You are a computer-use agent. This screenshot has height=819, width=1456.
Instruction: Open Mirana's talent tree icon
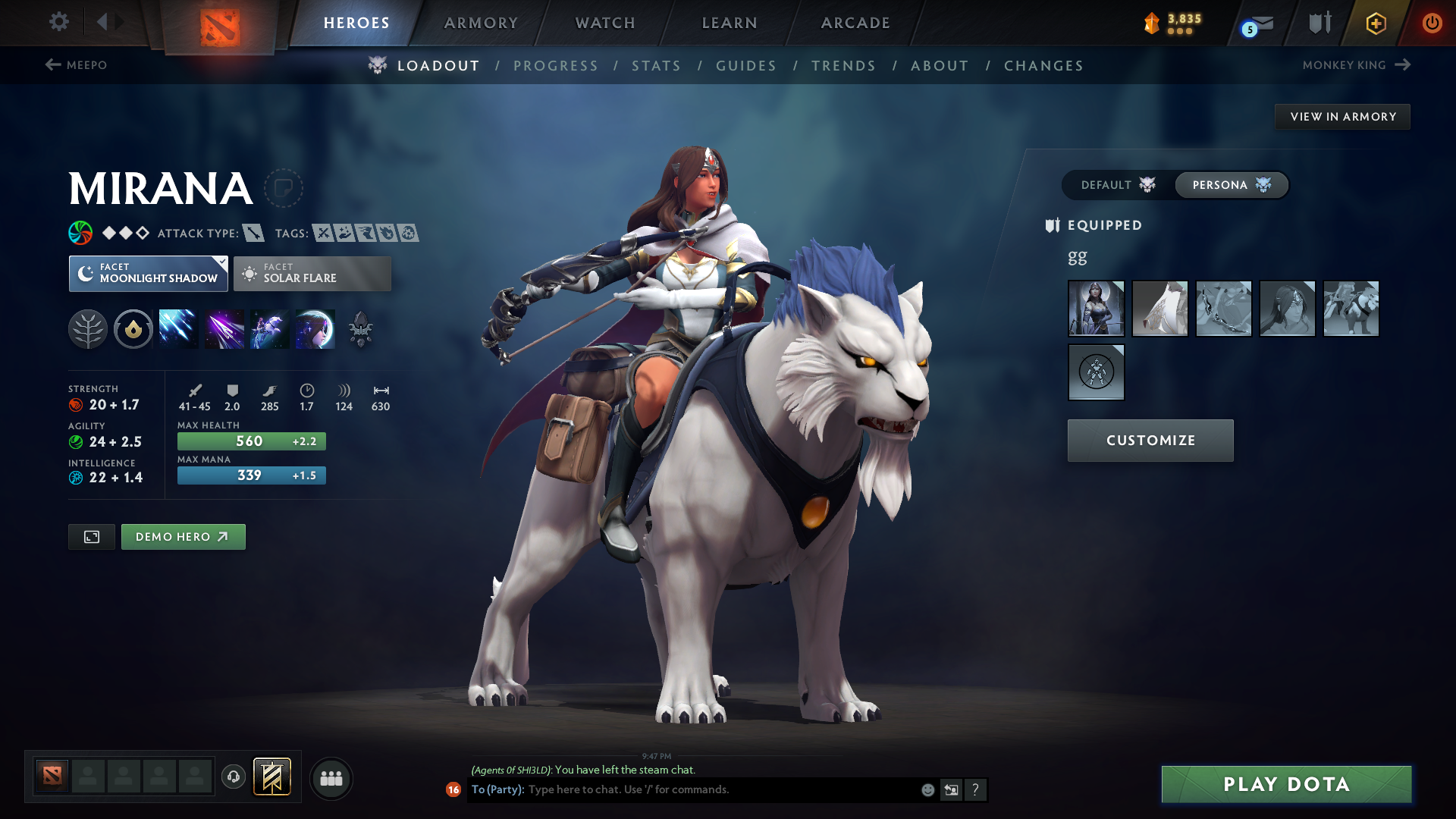(89, 328)
